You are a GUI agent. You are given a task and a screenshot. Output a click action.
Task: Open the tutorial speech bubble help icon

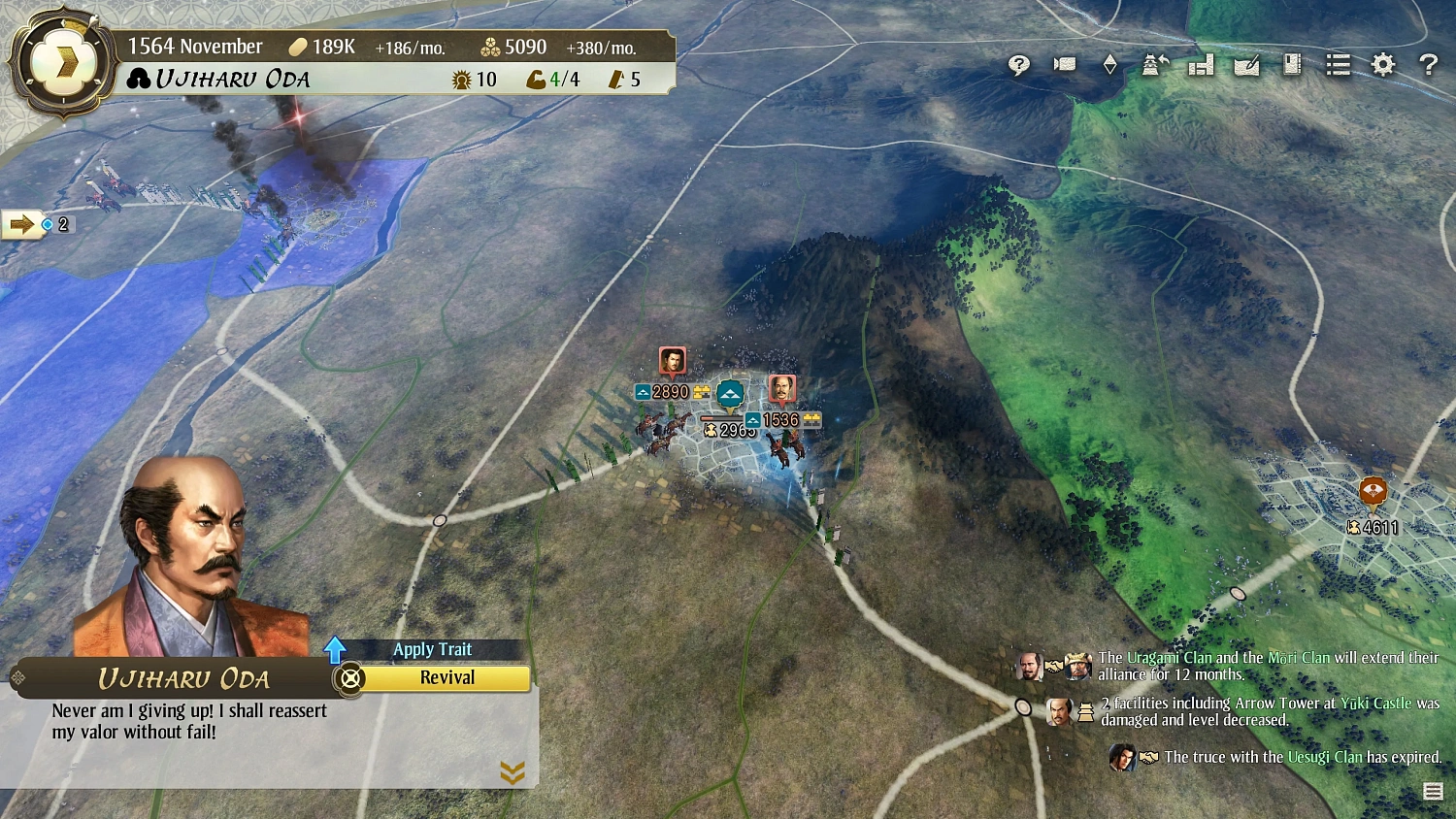click(1017, 64)
